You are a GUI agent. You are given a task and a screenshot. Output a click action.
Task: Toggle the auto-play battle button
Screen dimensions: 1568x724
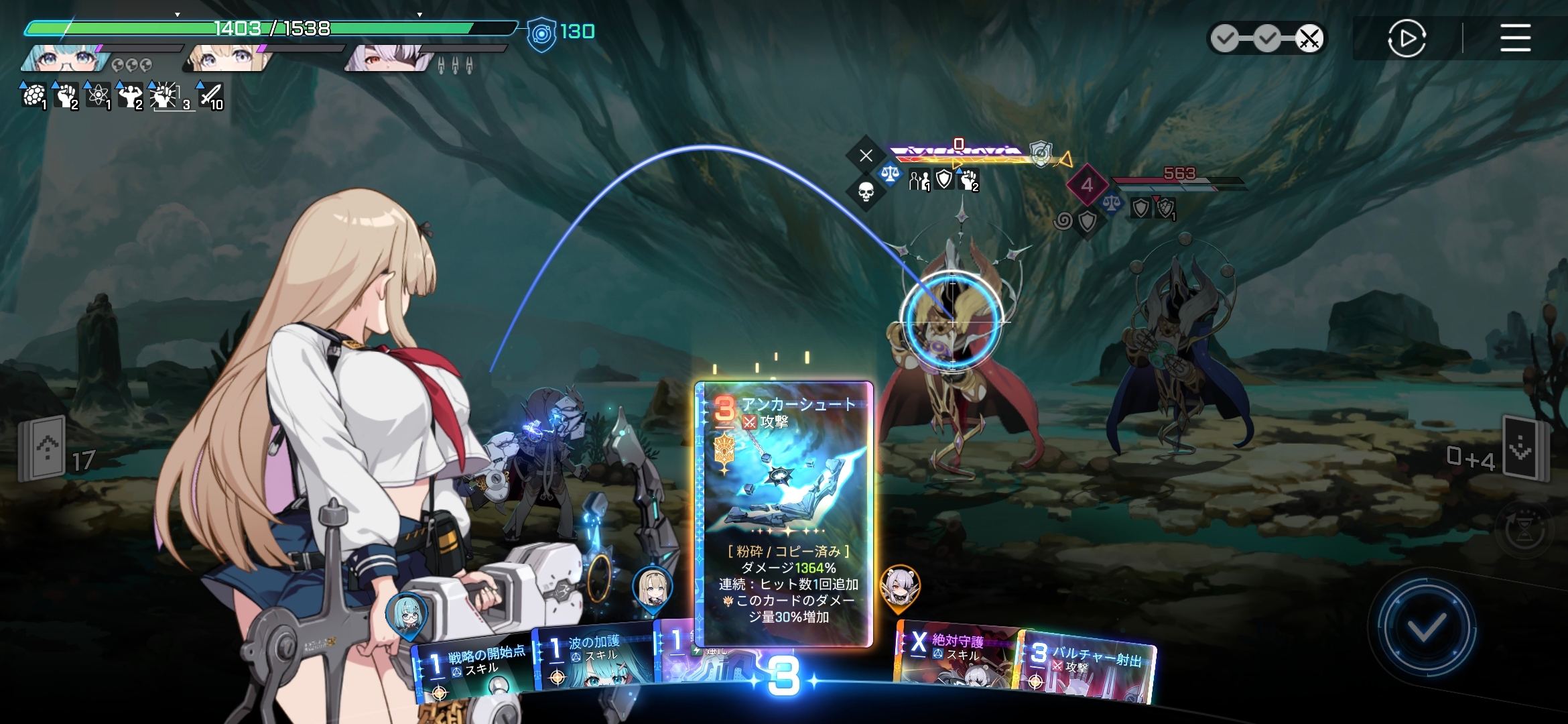click(x=1406, y=38)
